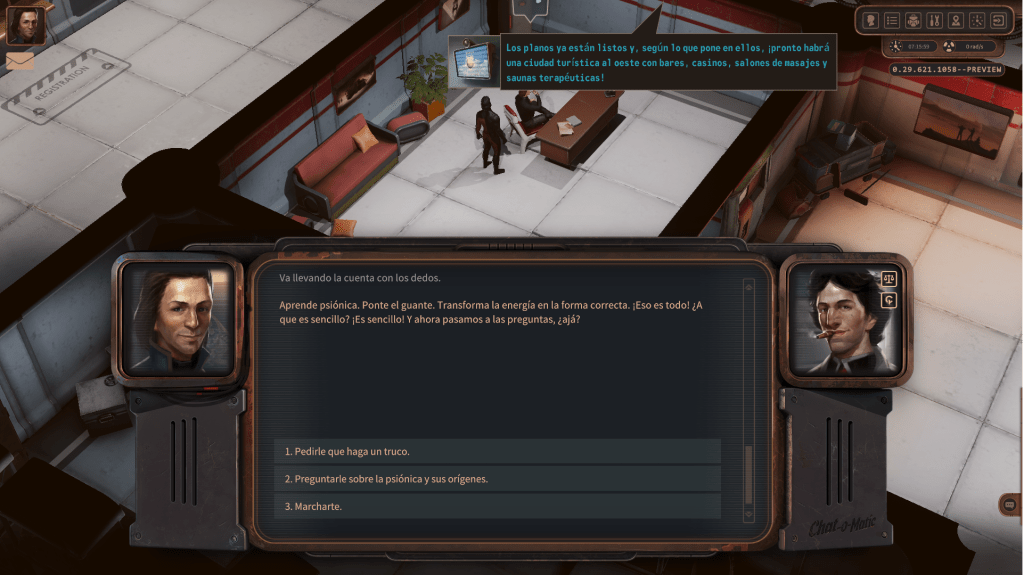Choose reply 'Pedirle que haga un truco'
This screenshot has width=1024, height=575.
(x=497, y=451)
